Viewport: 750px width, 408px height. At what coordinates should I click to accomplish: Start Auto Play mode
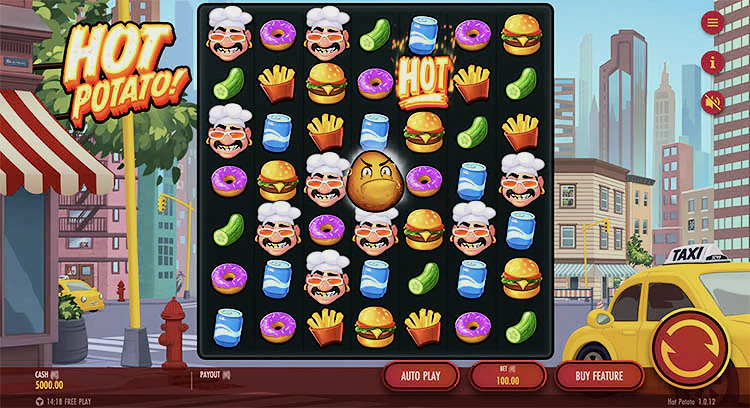420,376
